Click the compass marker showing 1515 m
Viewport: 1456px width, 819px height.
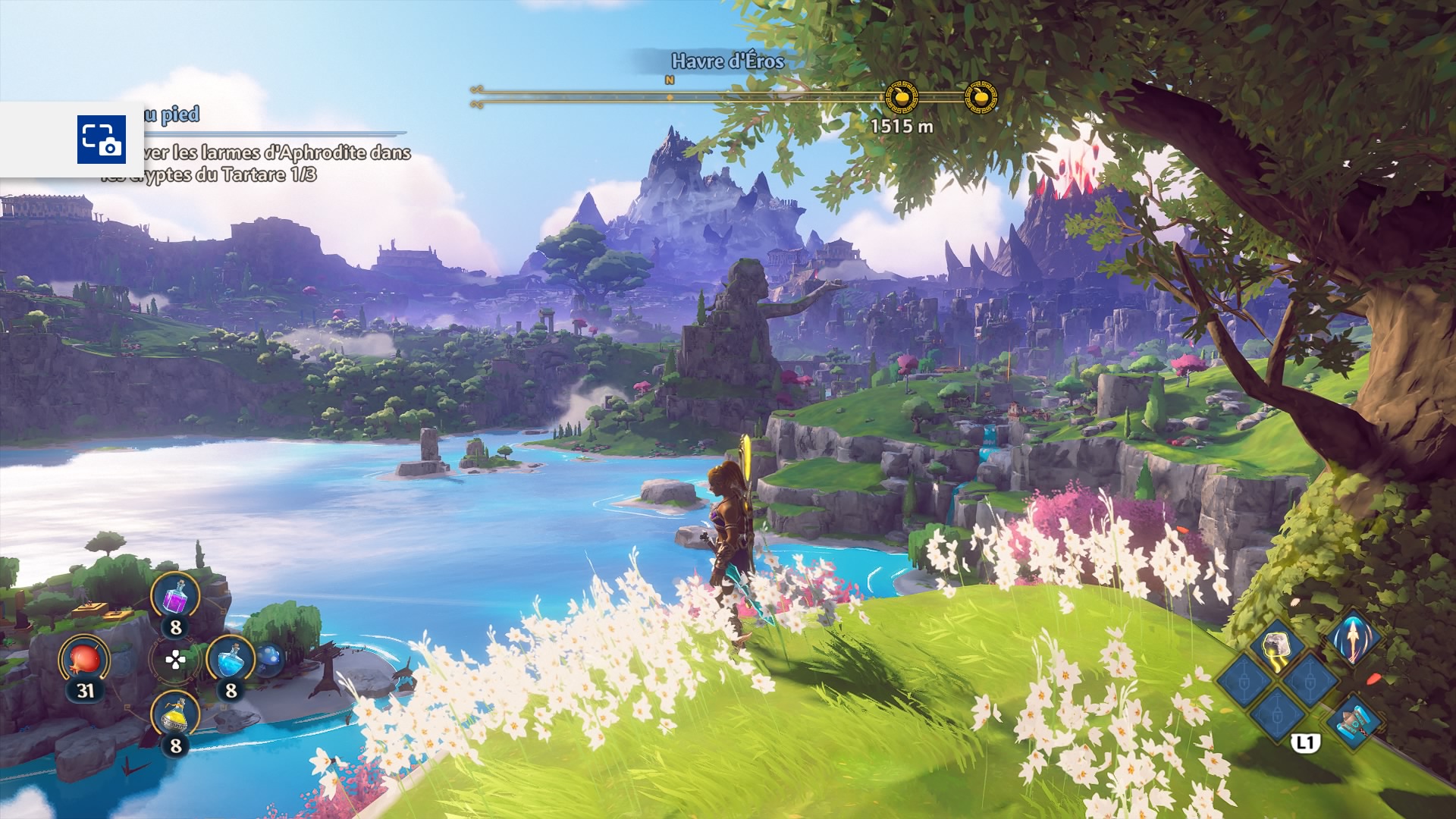coord(902,97)
